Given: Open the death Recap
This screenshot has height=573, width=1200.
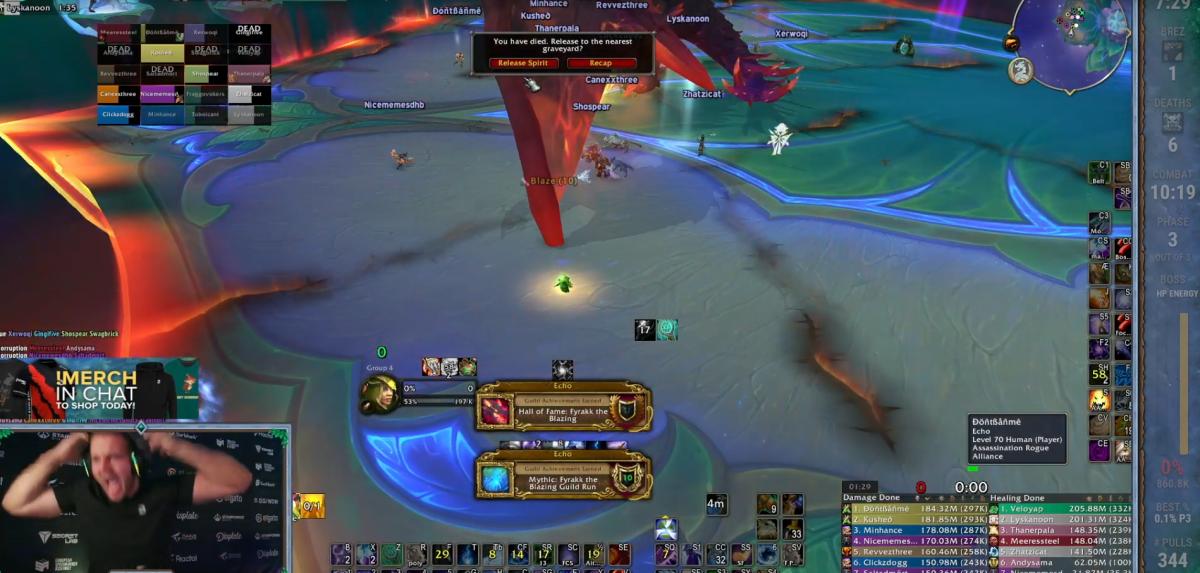Looking at the screenshot, I should click(601, 63).
